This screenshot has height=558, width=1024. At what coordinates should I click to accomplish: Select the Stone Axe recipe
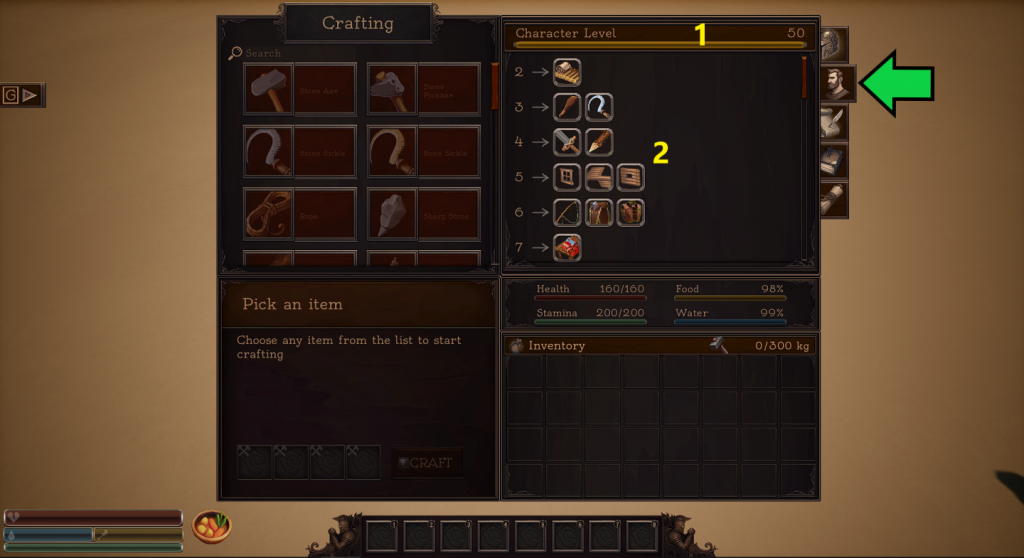pos(300,89)
